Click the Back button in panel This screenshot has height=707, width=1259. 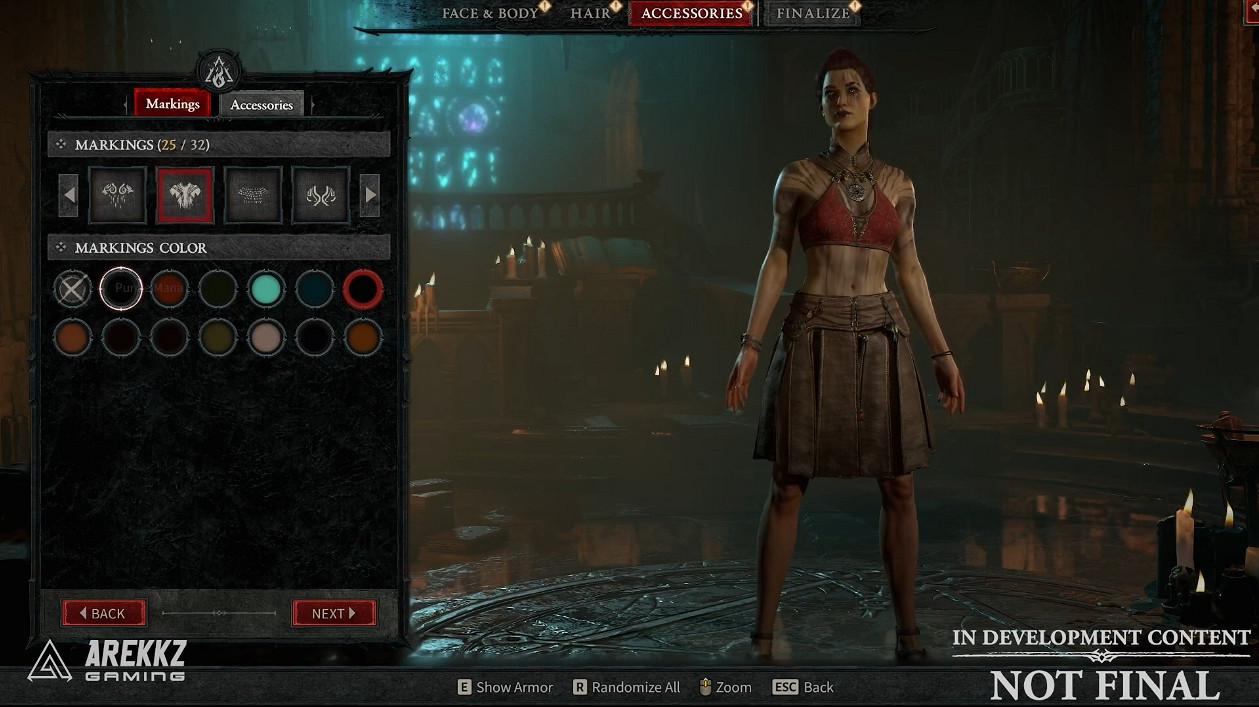point(104,613)
